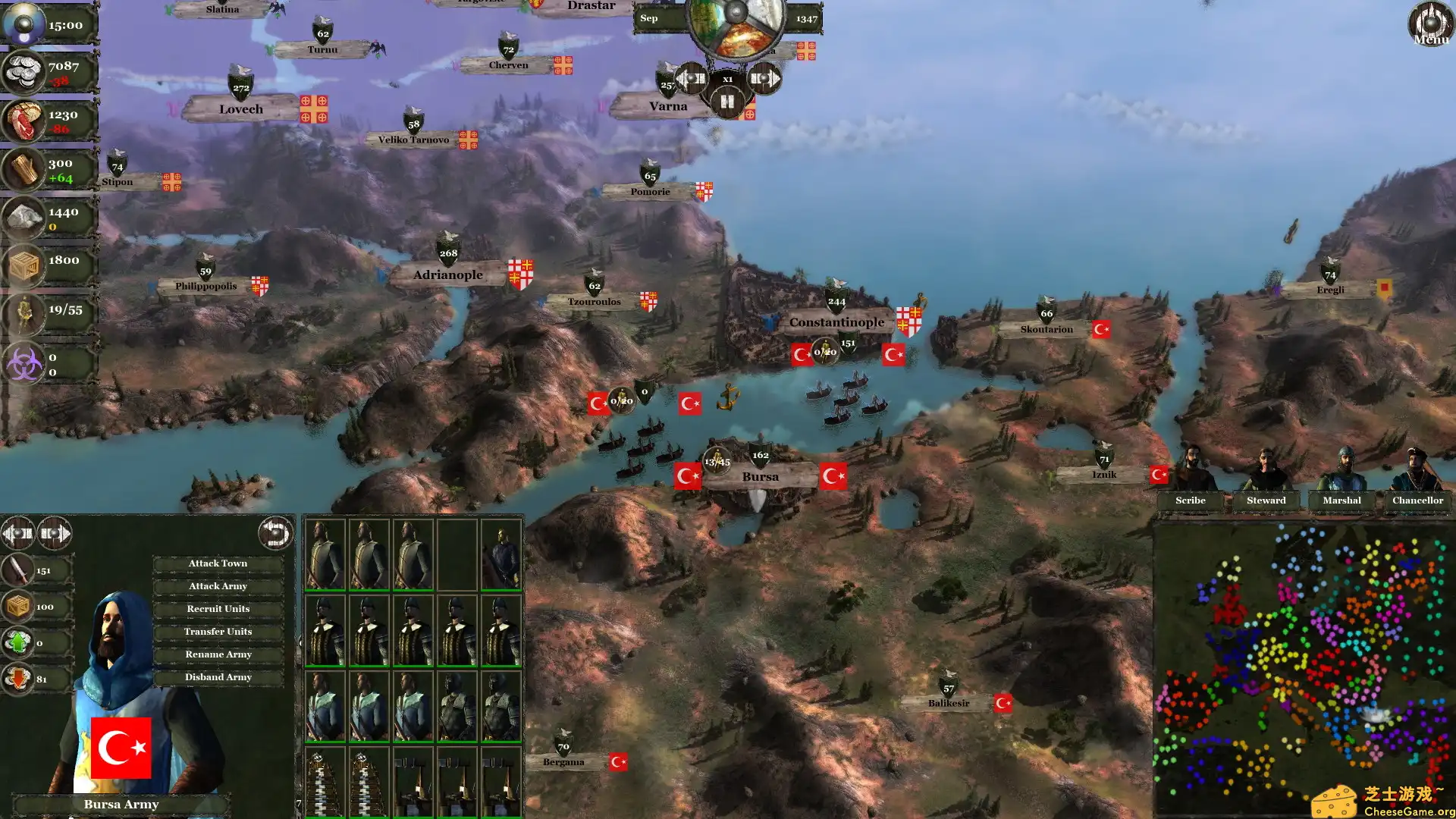Click the population icon showing 19/55

pyautogui.click(x=25, y=311)
